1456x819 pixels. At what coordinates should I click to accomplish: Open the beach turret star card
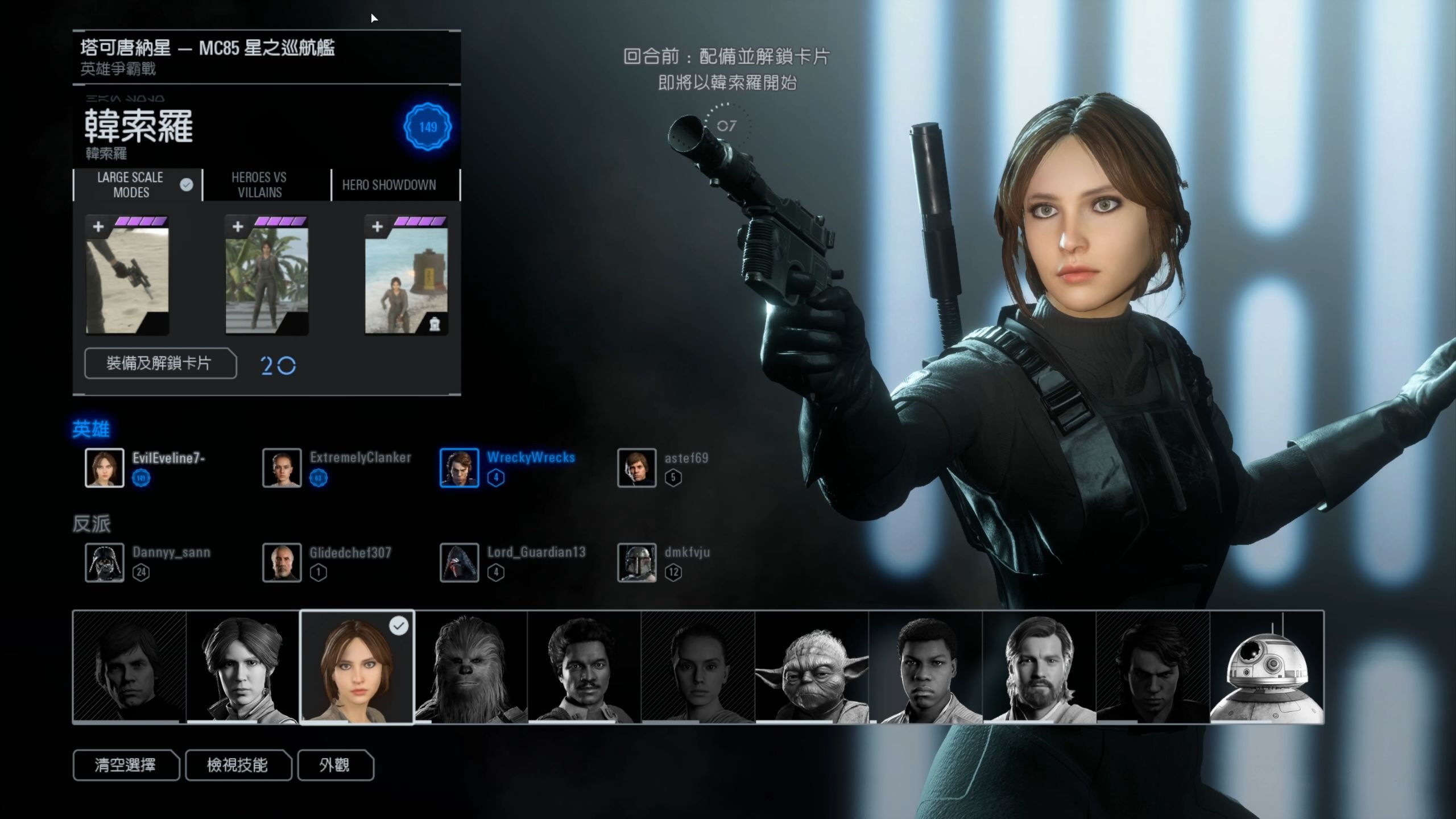coord(406,276)
